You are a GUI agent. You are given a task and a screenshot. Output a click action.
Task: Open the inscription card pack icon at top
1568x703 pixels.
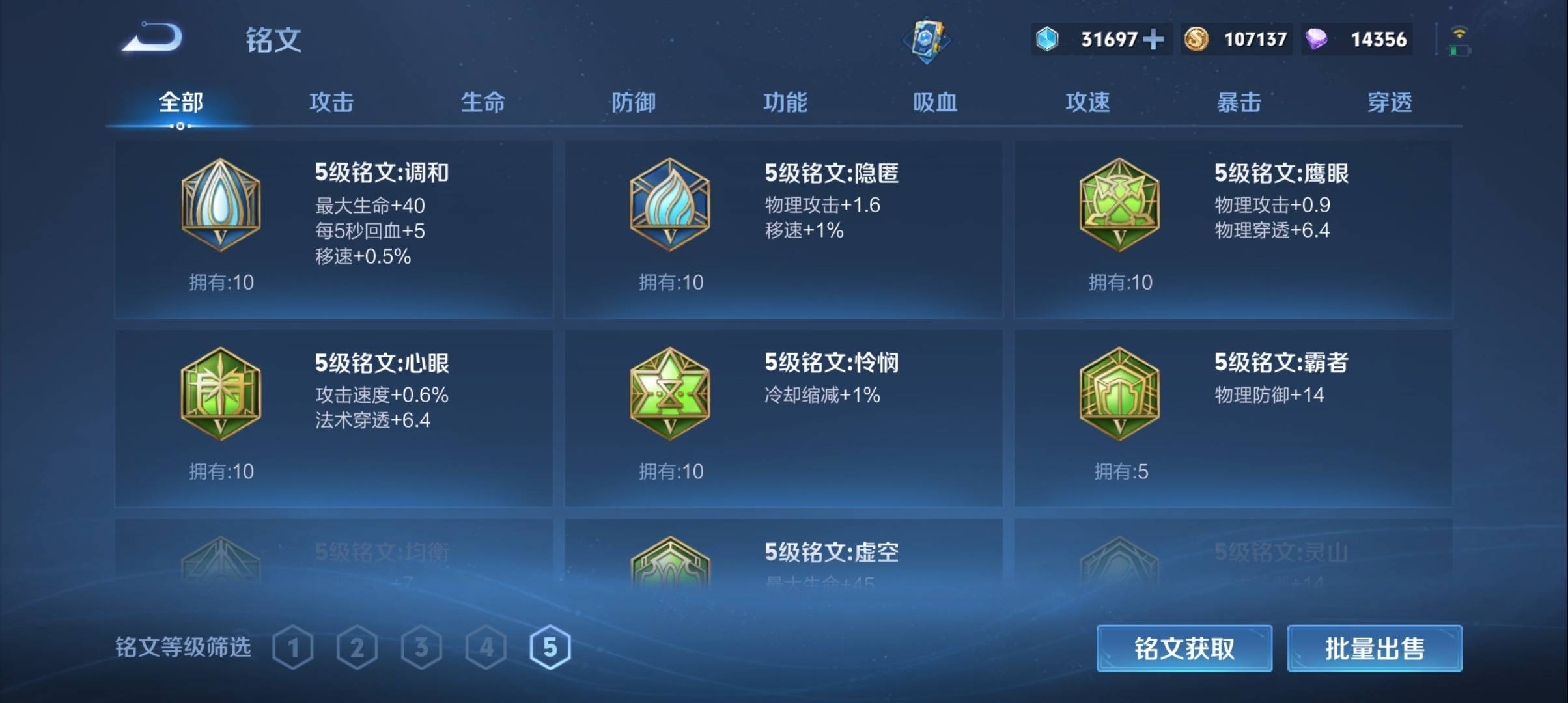(x=927, y=40)
